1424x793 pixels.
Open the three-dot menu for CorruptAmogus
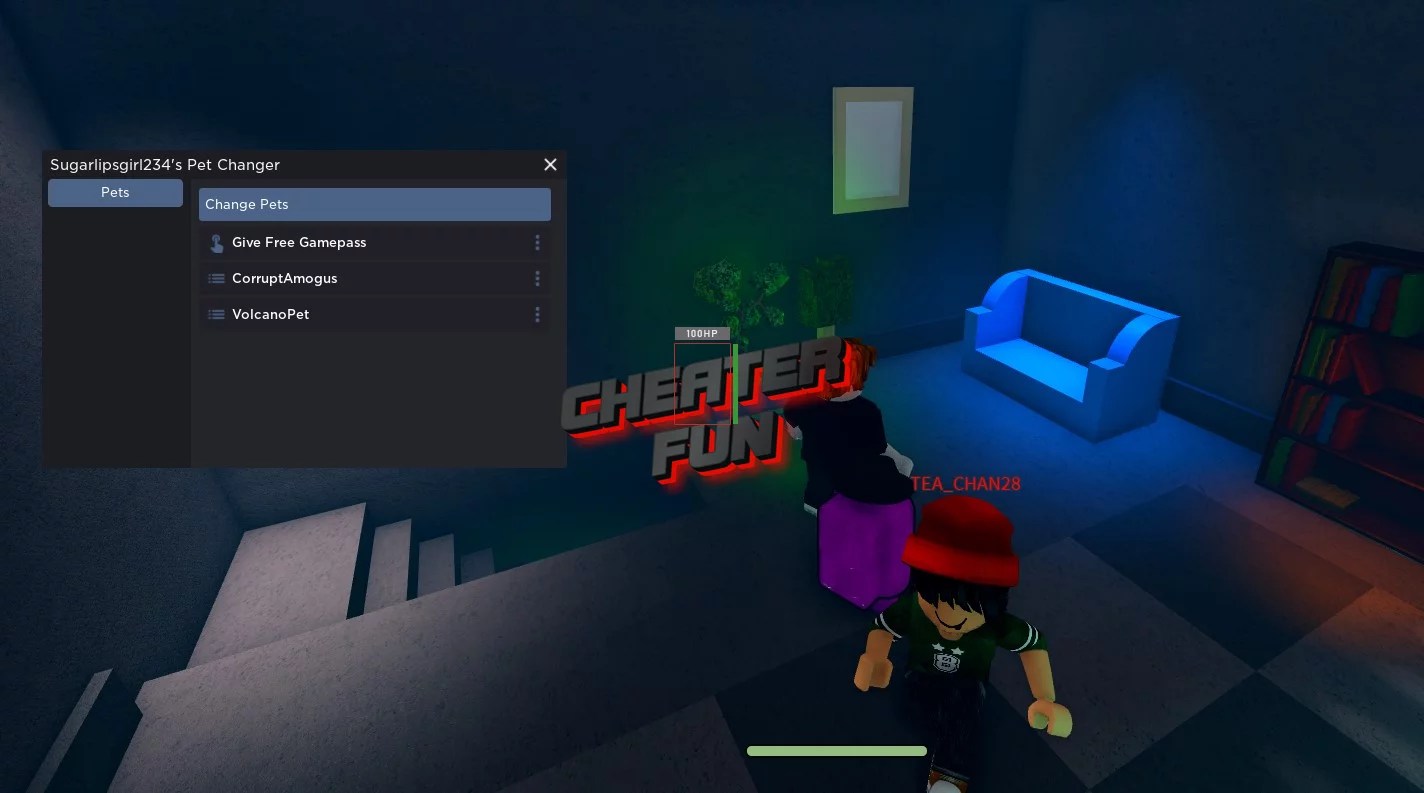point(537,278)
